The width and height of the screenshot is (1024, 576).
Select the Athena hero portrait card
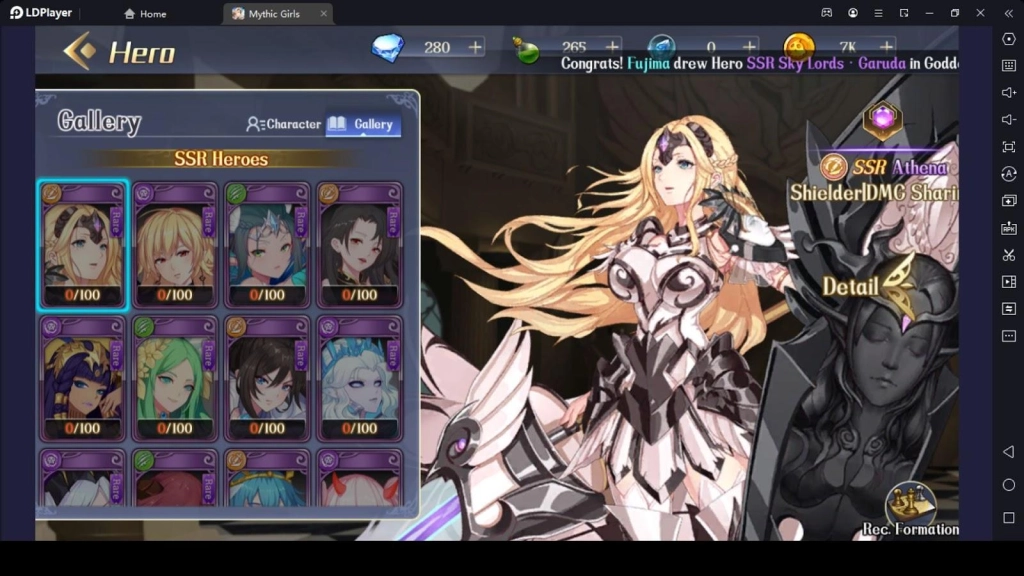pos(84,245)
